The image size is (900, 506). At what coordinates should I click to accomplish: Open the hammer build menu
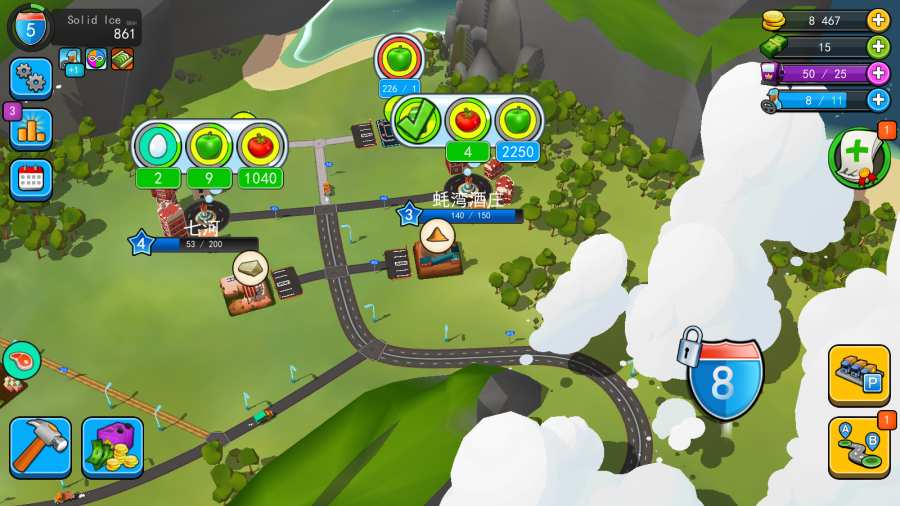[x=40, y=447]
